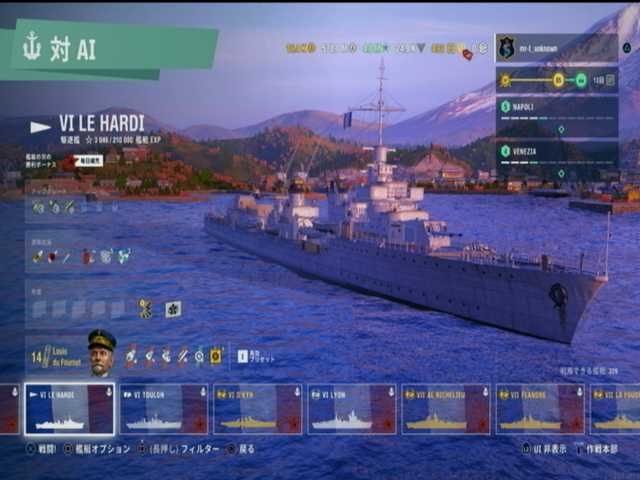This screenshot has height=480, width=640.
Task: Open commander Louis du Fournet's portrait
Action: click(101, 351)
